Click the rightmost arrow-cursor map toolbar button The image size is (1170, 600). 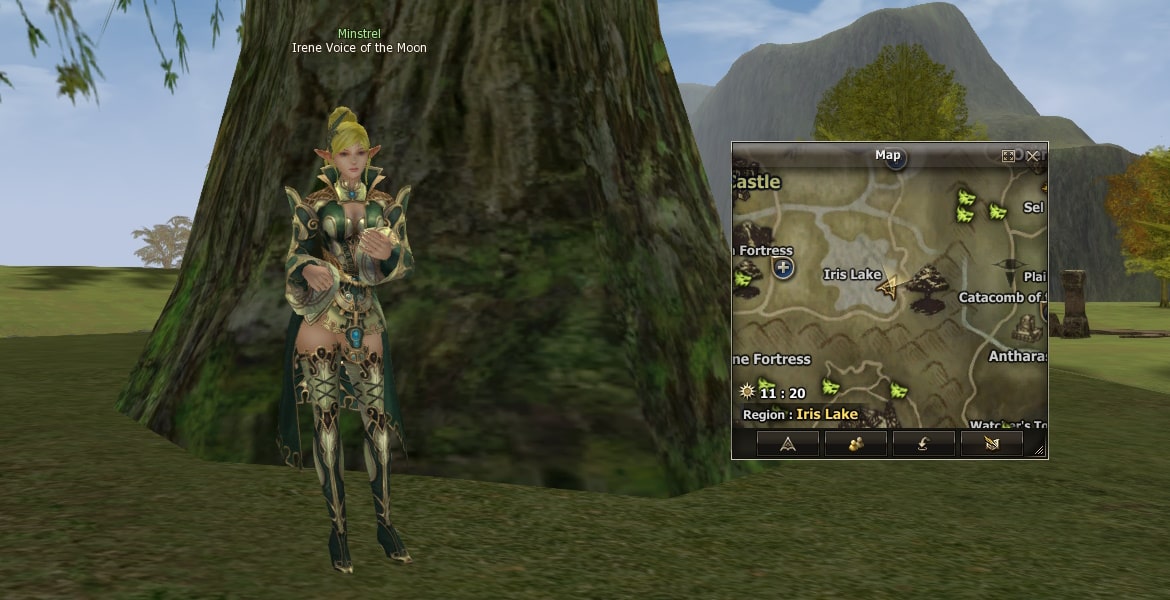point(991,443)
